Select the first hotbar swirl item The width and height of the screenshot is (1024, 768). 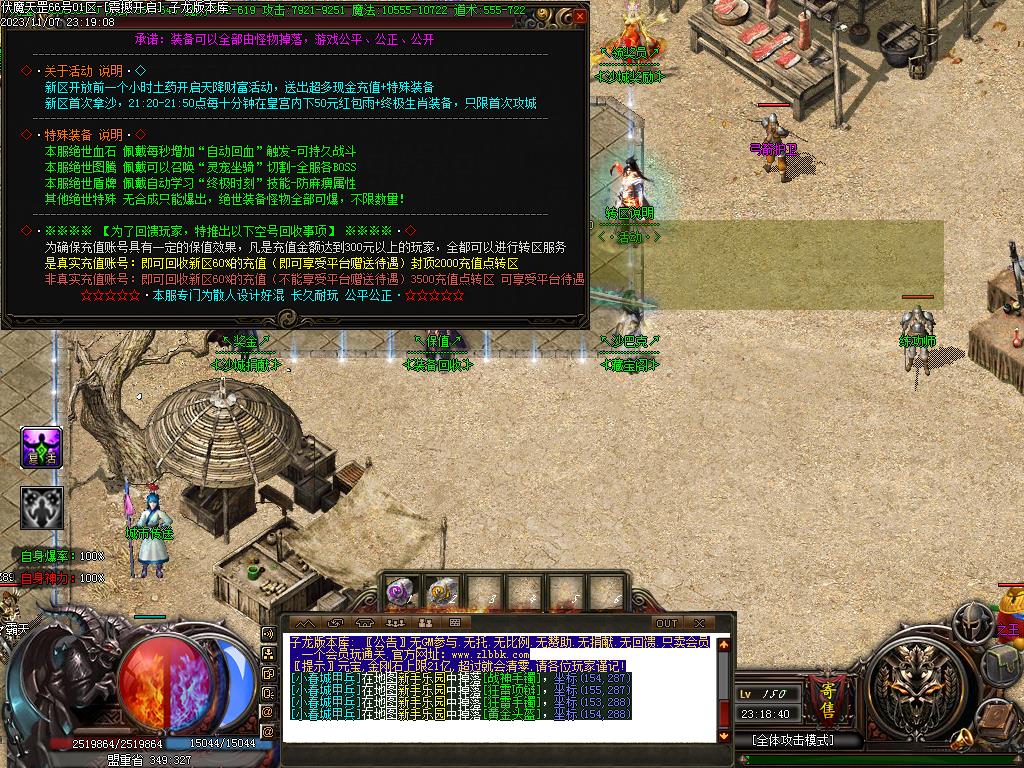click(x=400, y=592)
